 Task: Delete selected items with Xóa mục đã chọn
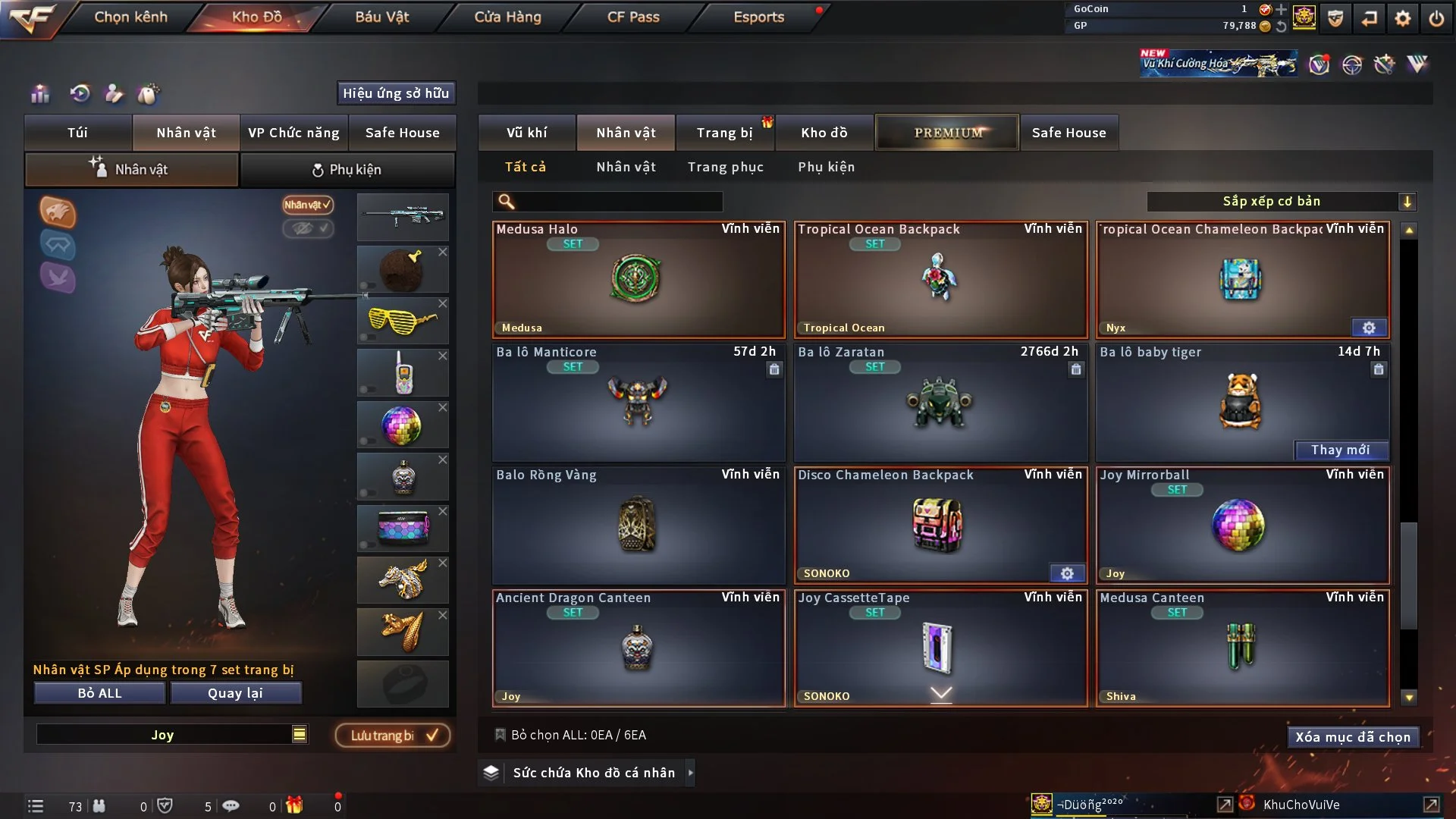[1353, 737]
